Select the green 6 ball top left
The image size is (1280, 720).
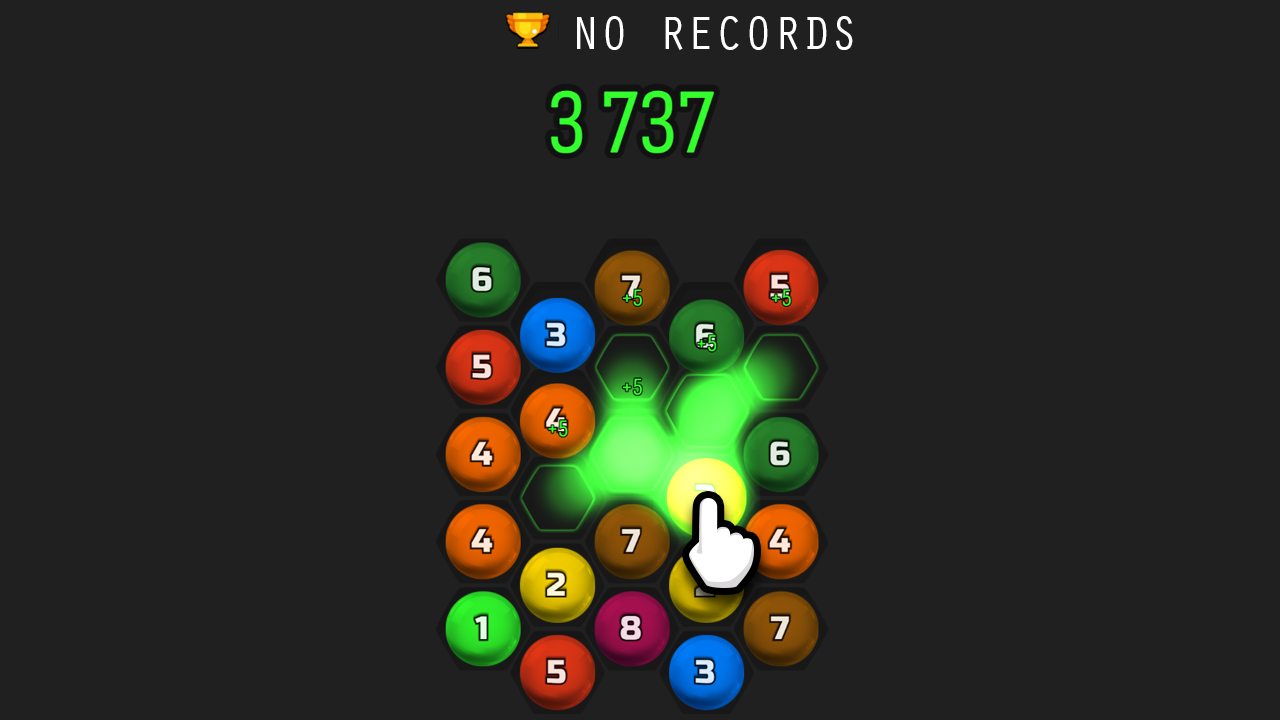[483, 280]
